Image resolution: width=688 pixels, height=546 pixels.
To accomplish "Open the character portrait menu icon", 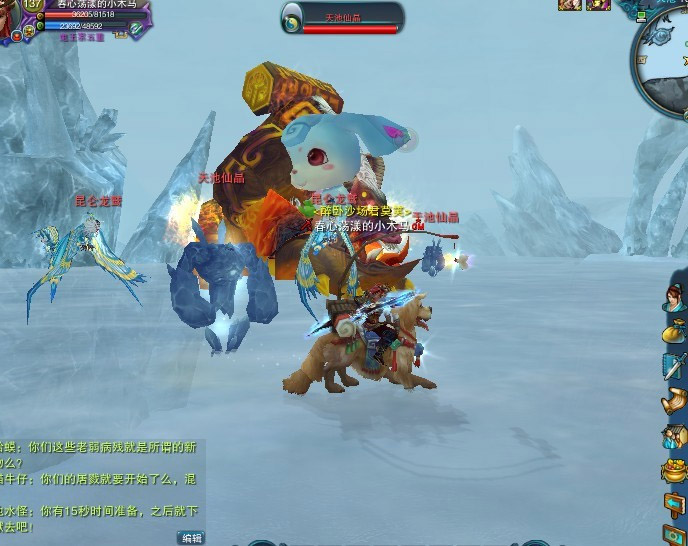I will tap(675, 297).
